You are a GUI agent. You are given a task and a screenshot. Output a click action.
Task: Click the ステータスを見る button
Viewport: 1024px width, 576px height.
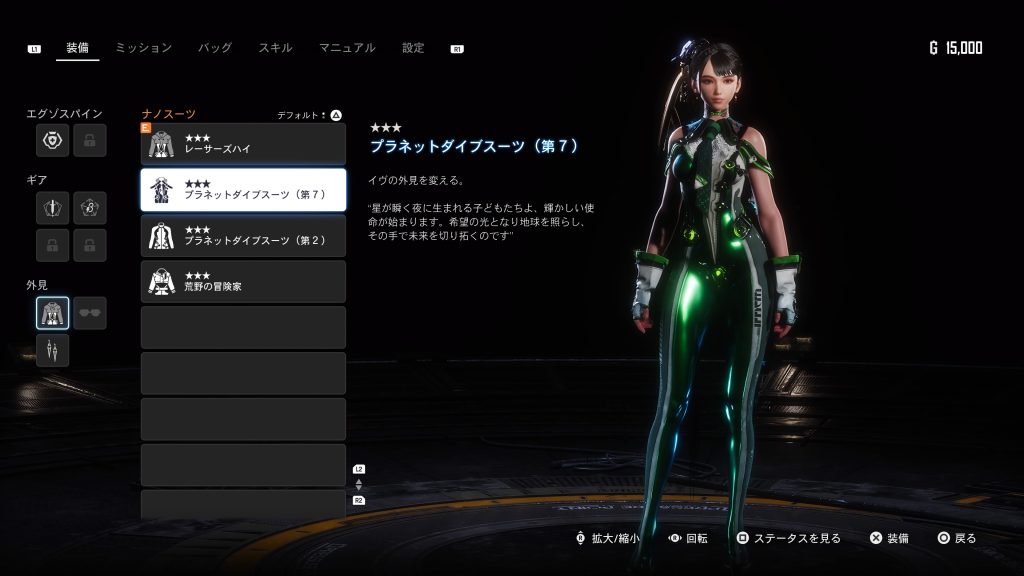point(789,538)
